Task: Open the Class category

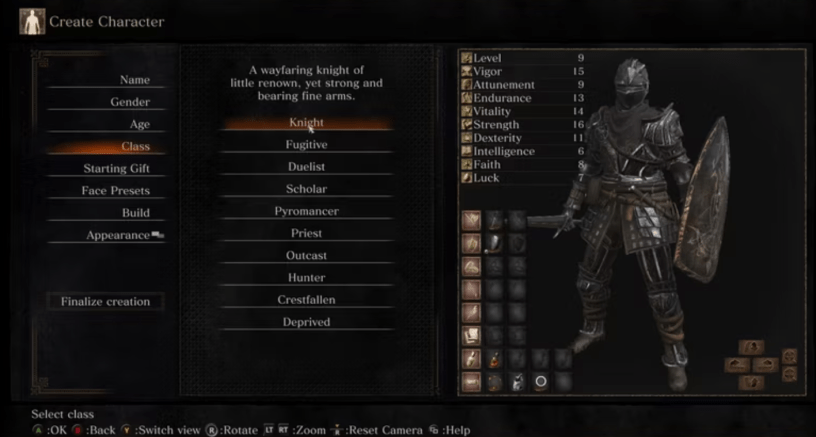Action: 134,146
